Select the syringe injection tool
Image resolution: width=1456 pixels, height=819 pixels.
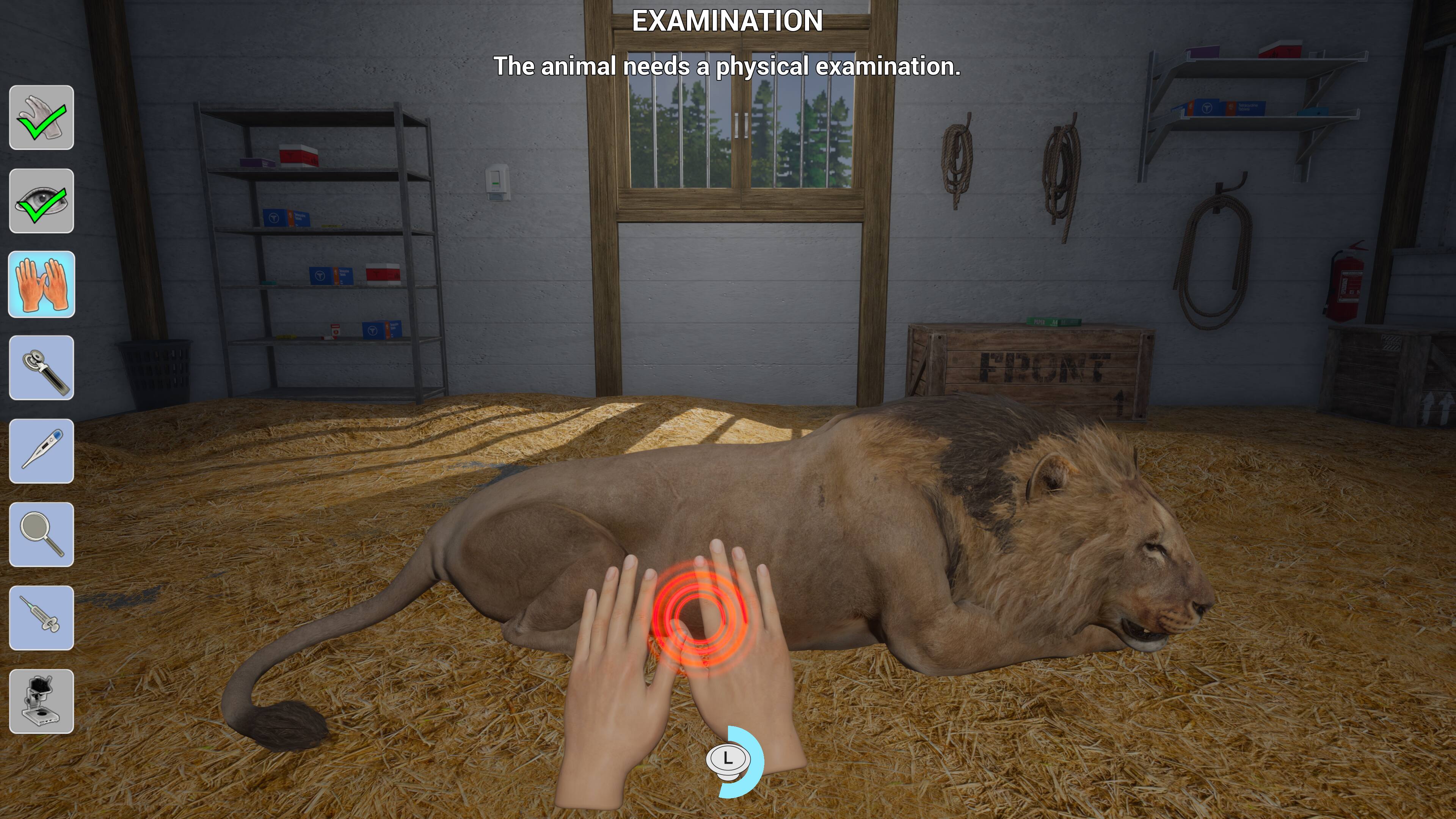click(42, 617)
